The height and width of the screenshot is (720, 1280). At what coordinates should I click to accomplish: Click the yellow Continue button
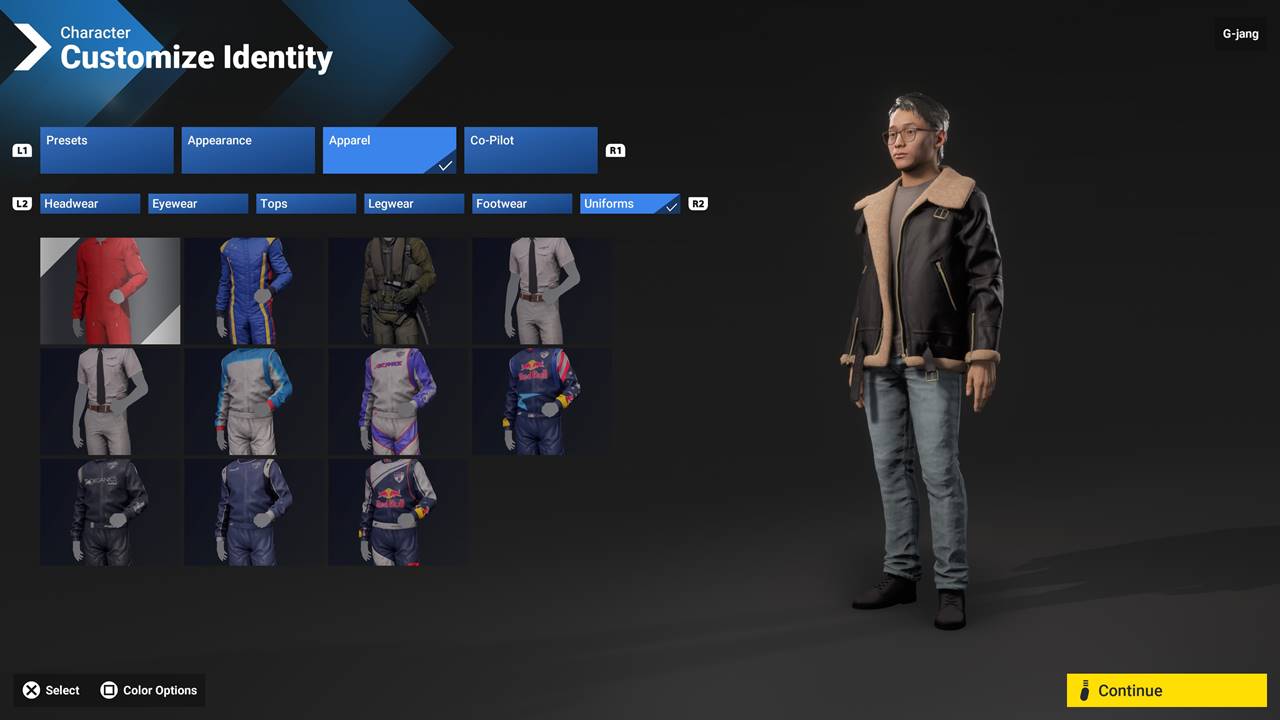(1166, 690)
